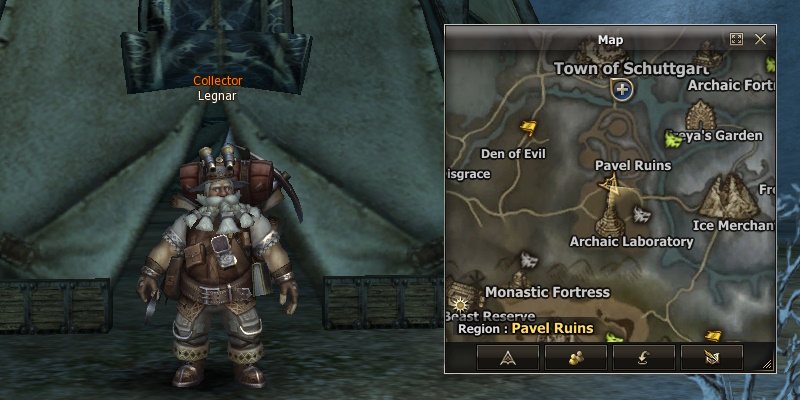Viewport: 800px width, 400px height.
Task: Select the Town of Schuttgart shield marker
Action: click(622, 90)
